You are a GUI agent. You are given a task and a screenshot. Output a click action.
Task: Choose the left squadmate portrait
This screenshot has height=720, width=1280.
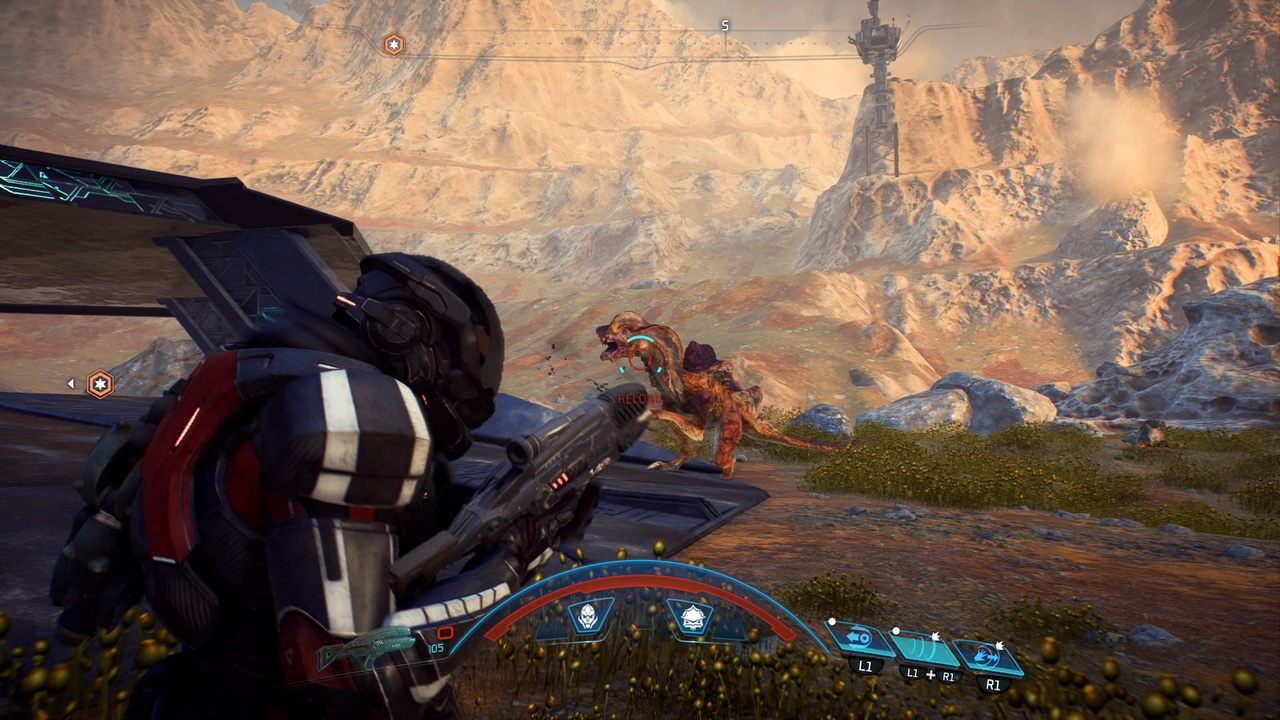click(590, 617)
